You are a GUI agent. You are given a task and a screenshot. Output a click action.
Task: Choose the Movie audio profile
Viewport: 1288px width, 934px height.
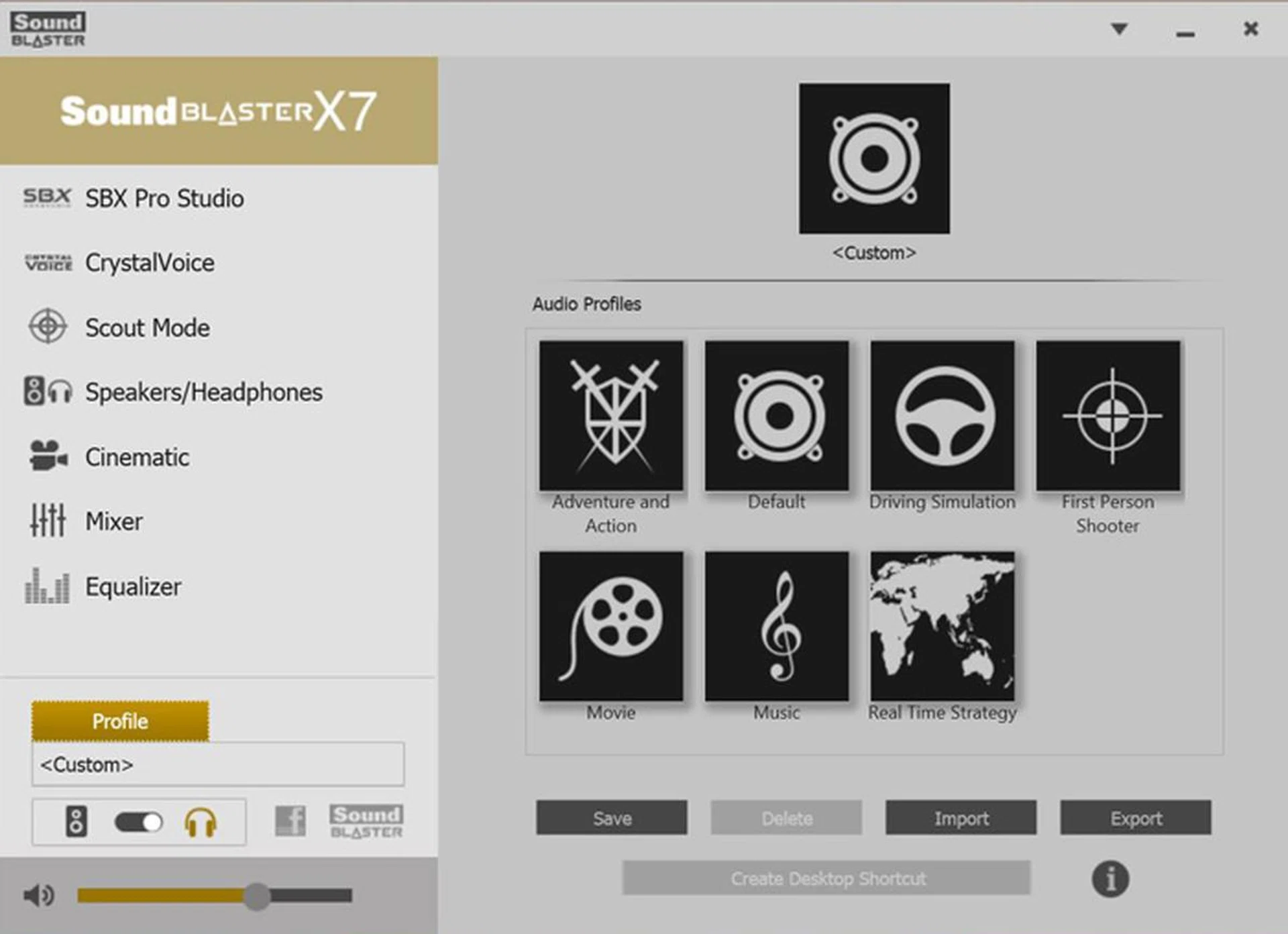[x=611, y=627]
